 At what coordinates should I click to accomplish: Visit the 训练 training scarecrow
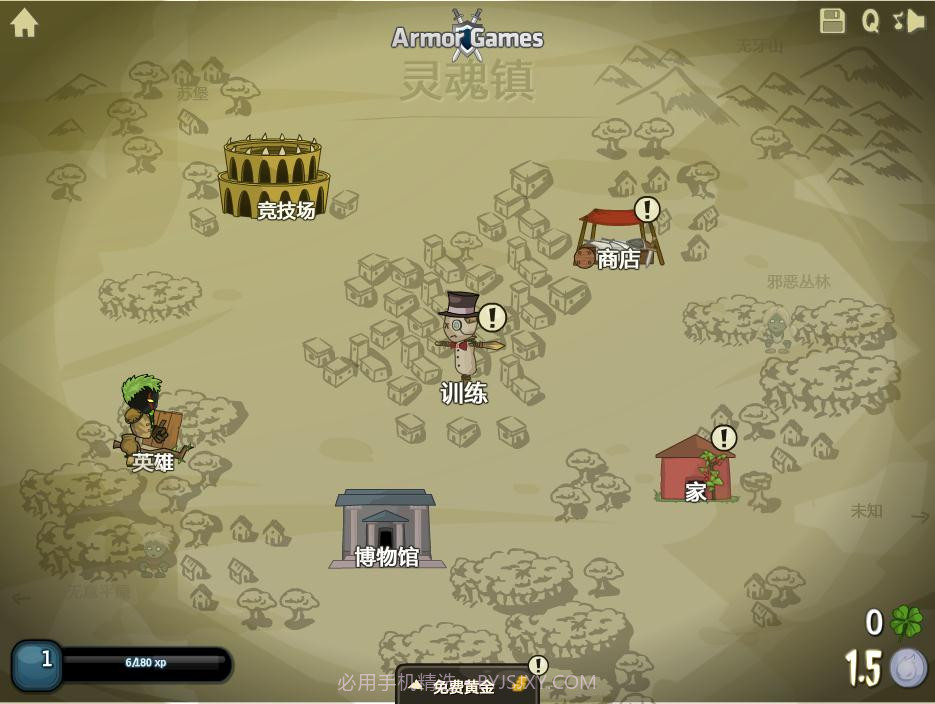point(463,340)
